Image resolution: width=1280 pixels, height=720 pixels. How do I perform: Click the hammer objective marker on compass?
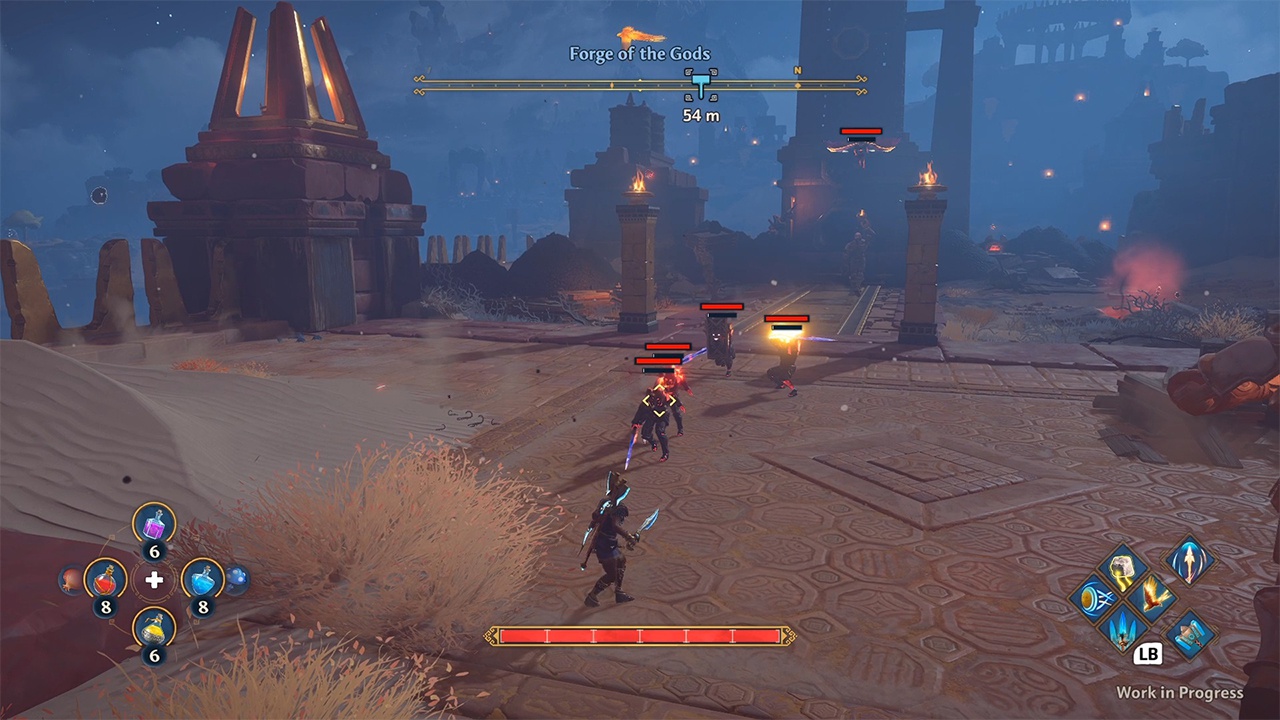click(701, 84)
